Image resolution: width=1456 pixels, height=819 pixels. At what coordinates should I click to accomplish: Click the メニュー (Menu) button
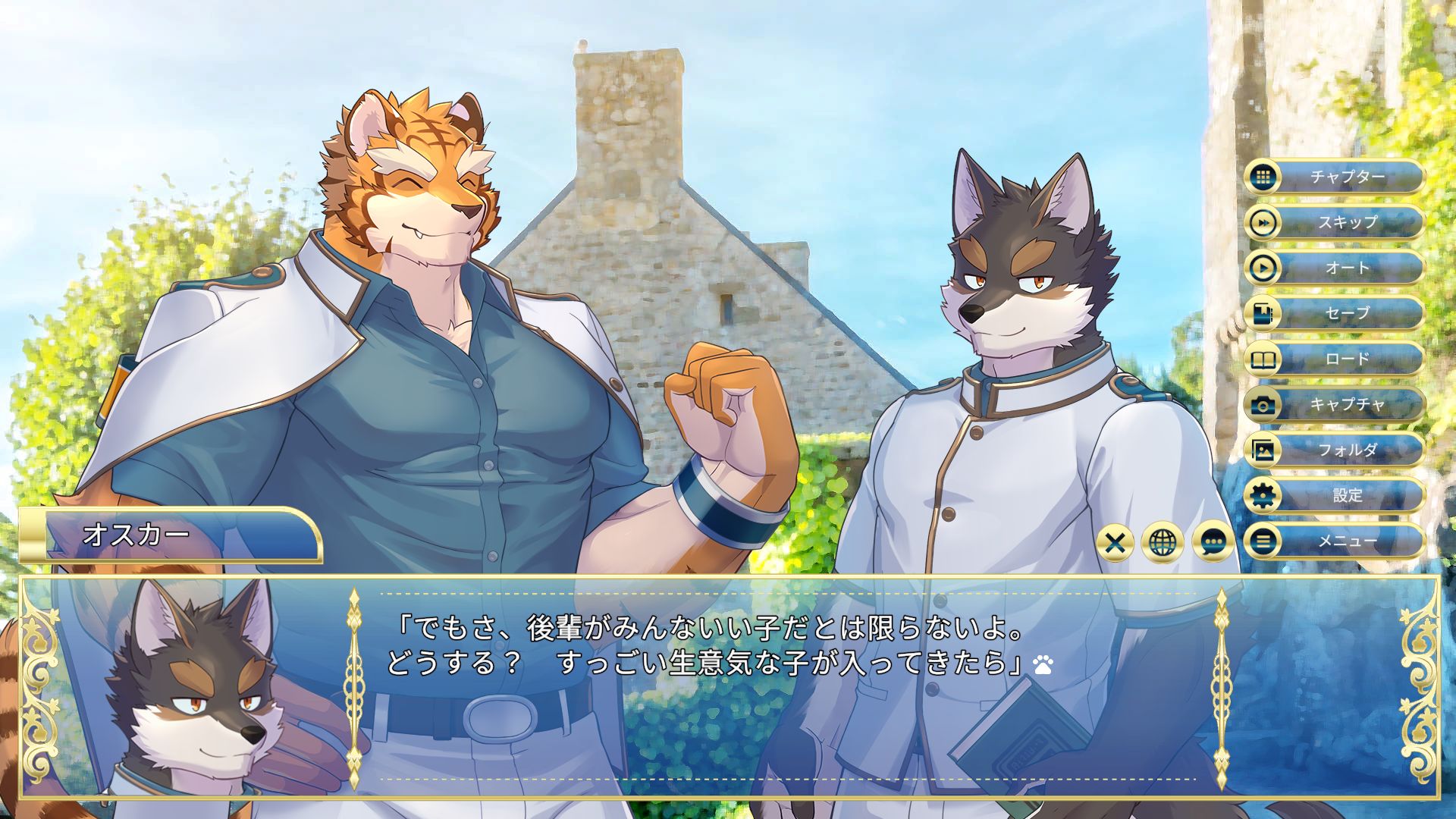(1335, 541)
